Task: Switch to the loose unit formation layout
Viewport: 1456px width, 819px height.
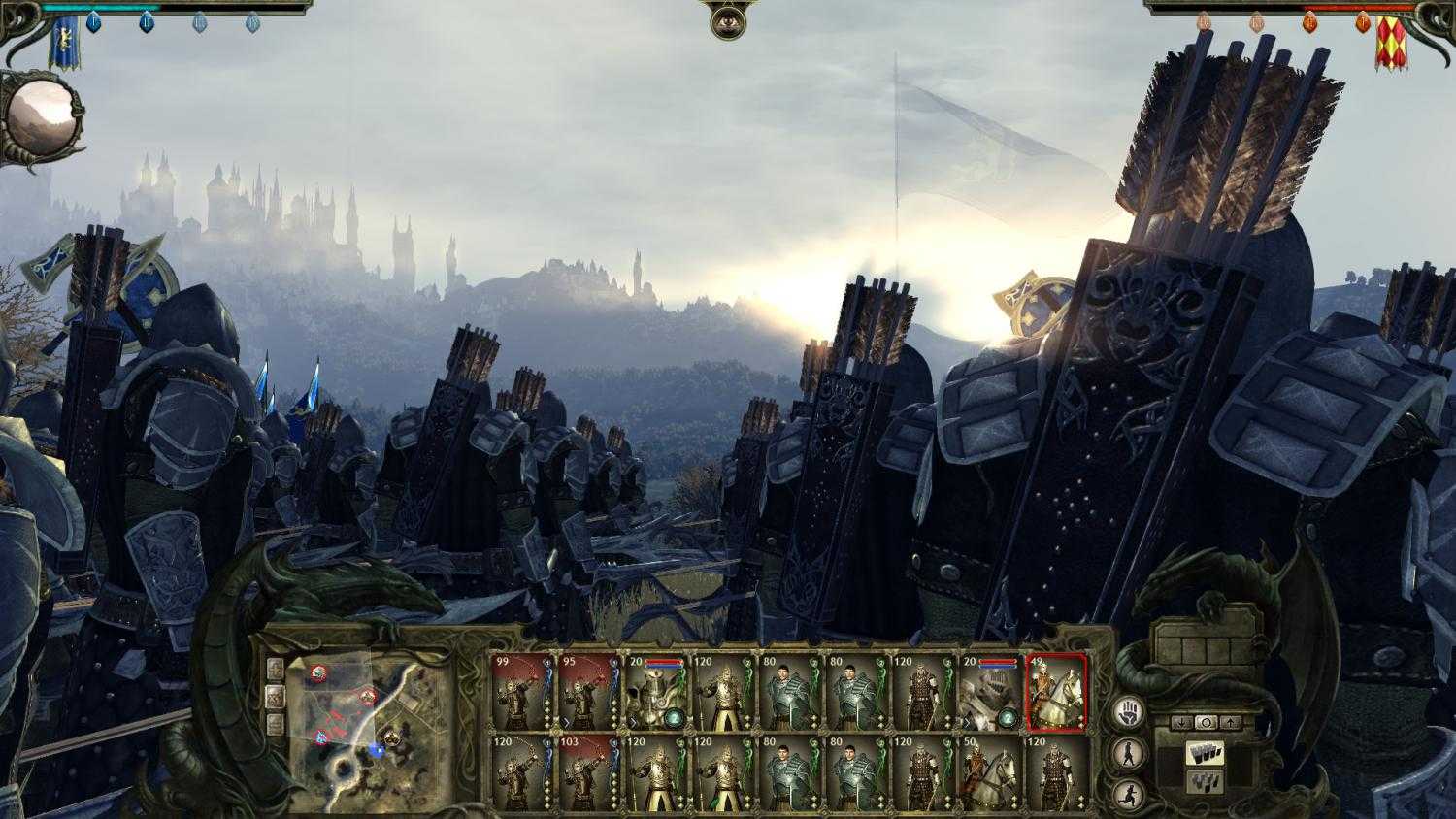Action: (1203, 781)
